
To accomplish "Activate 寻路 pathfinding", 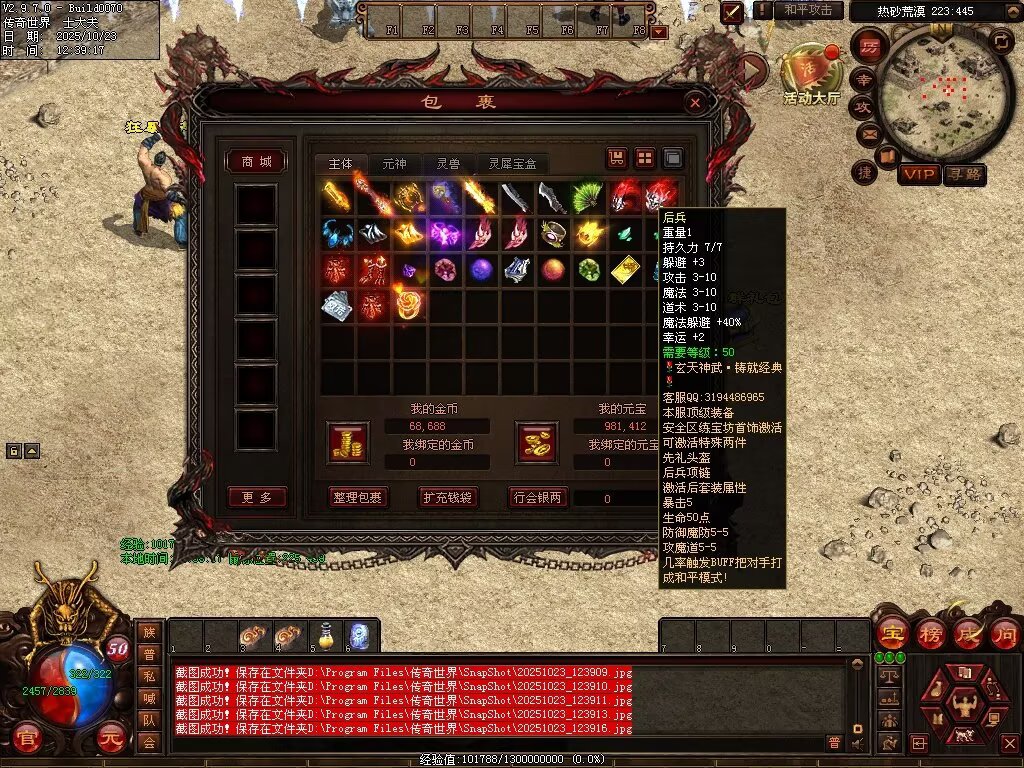I will click(964, 175).
